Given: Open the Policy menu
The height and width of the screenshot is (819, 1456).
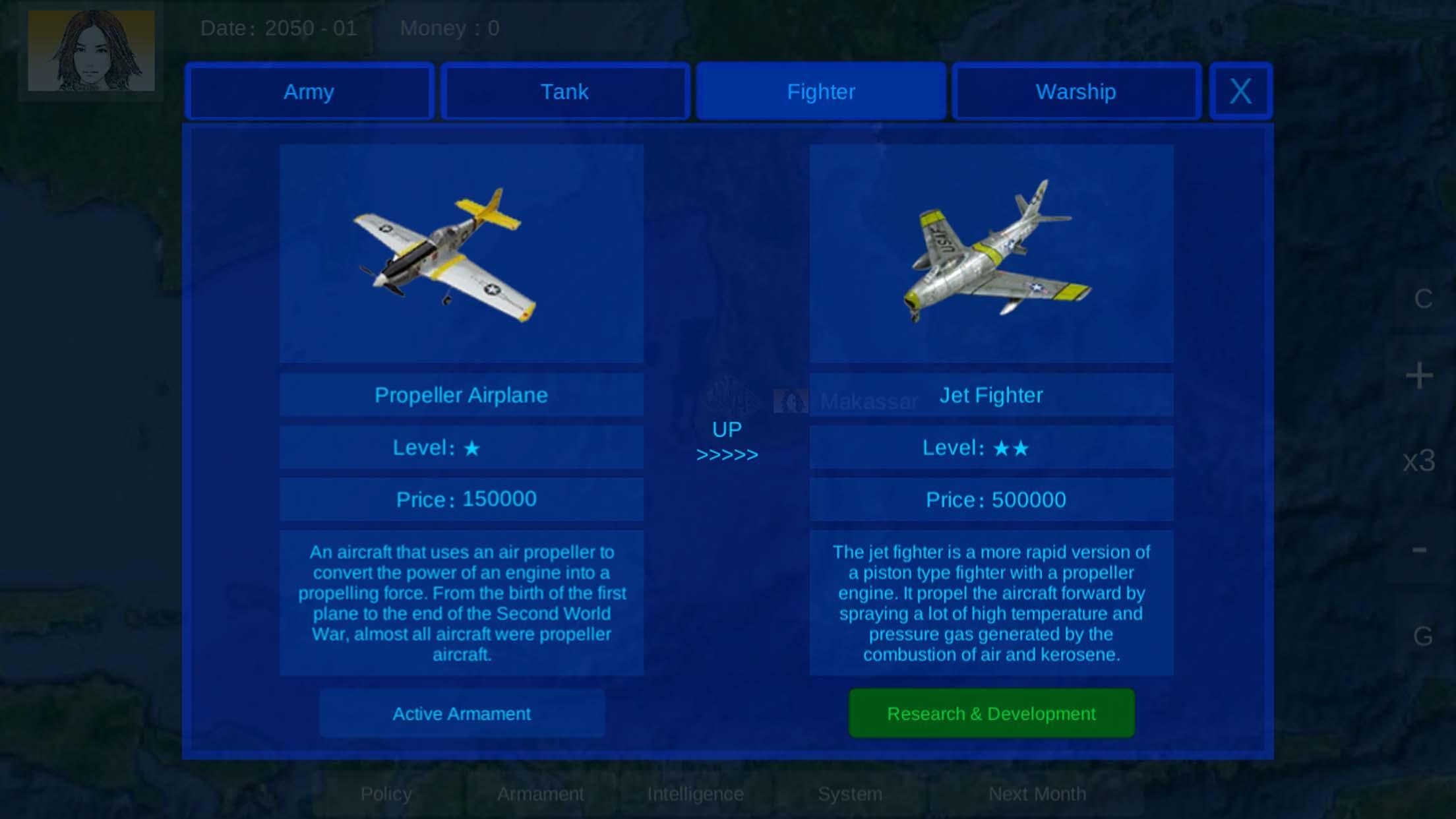Looking at the screenshot, I should click(386, 794).
